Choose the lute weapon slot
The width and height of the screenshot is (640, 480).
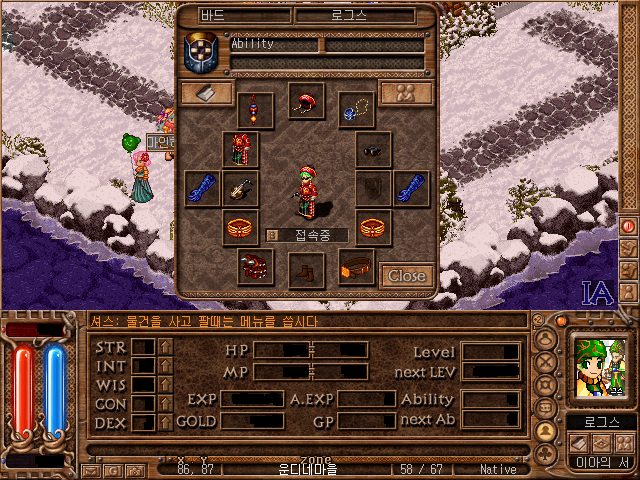pos(240,188)
